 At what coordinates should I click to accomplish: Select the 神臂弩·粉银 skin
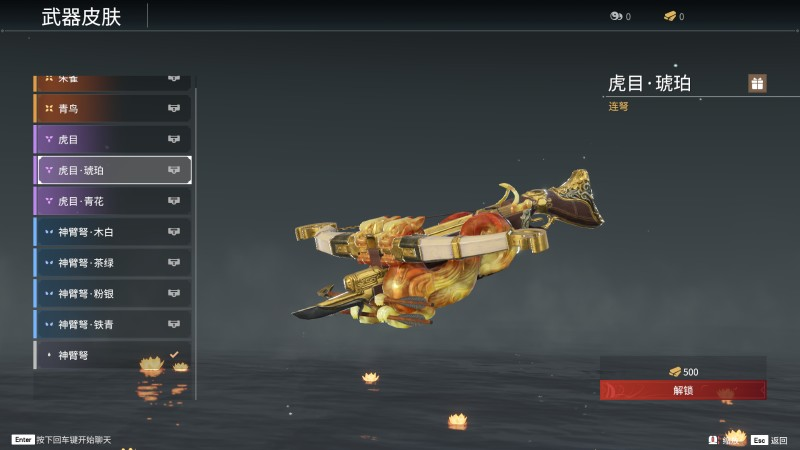pos(113,294)
